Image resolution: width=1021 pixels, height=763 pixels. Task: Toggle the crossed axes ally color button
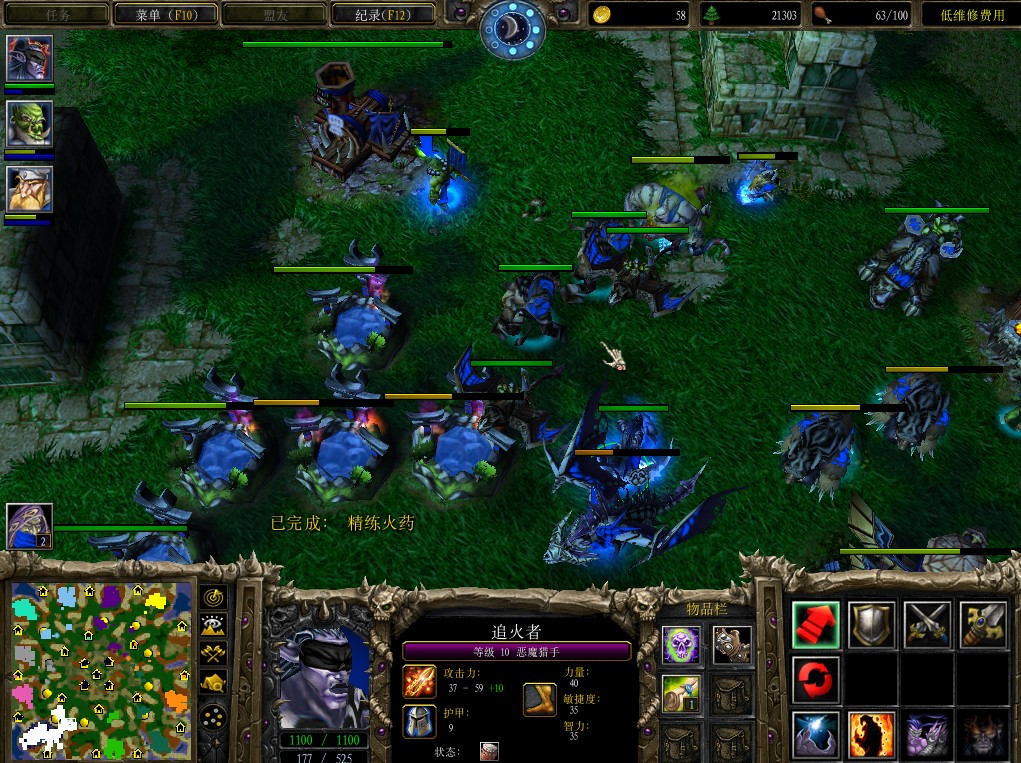pos(213,654)
